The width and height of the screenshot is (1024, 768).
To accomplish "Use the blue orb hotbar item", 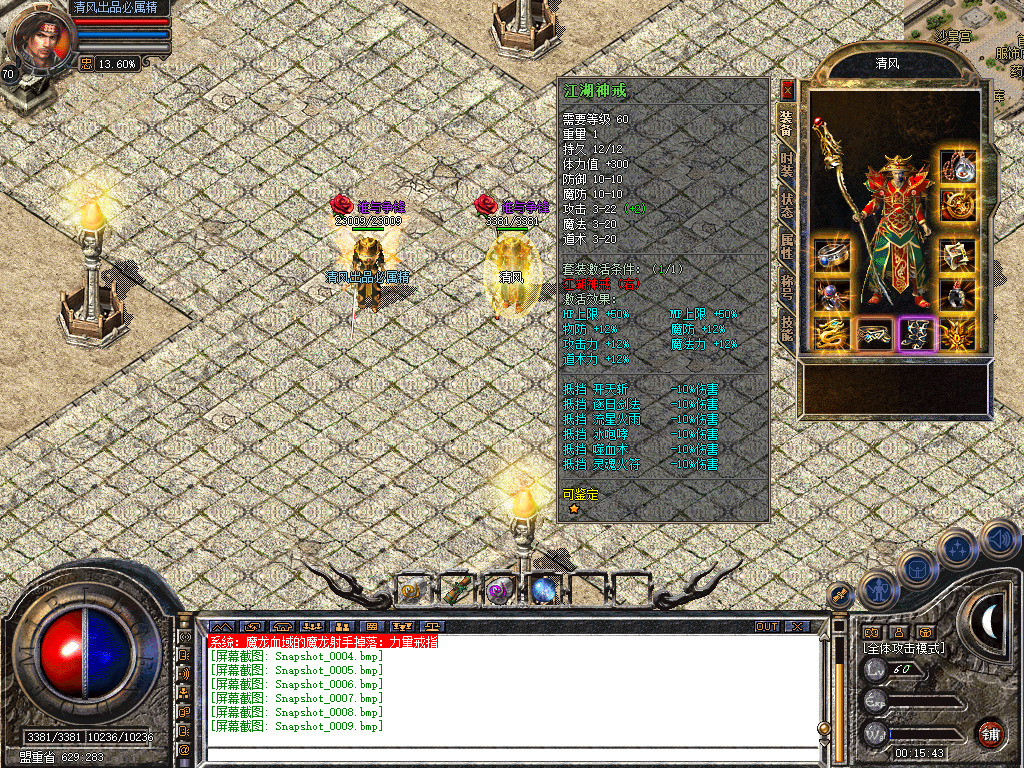I will 544,590.
